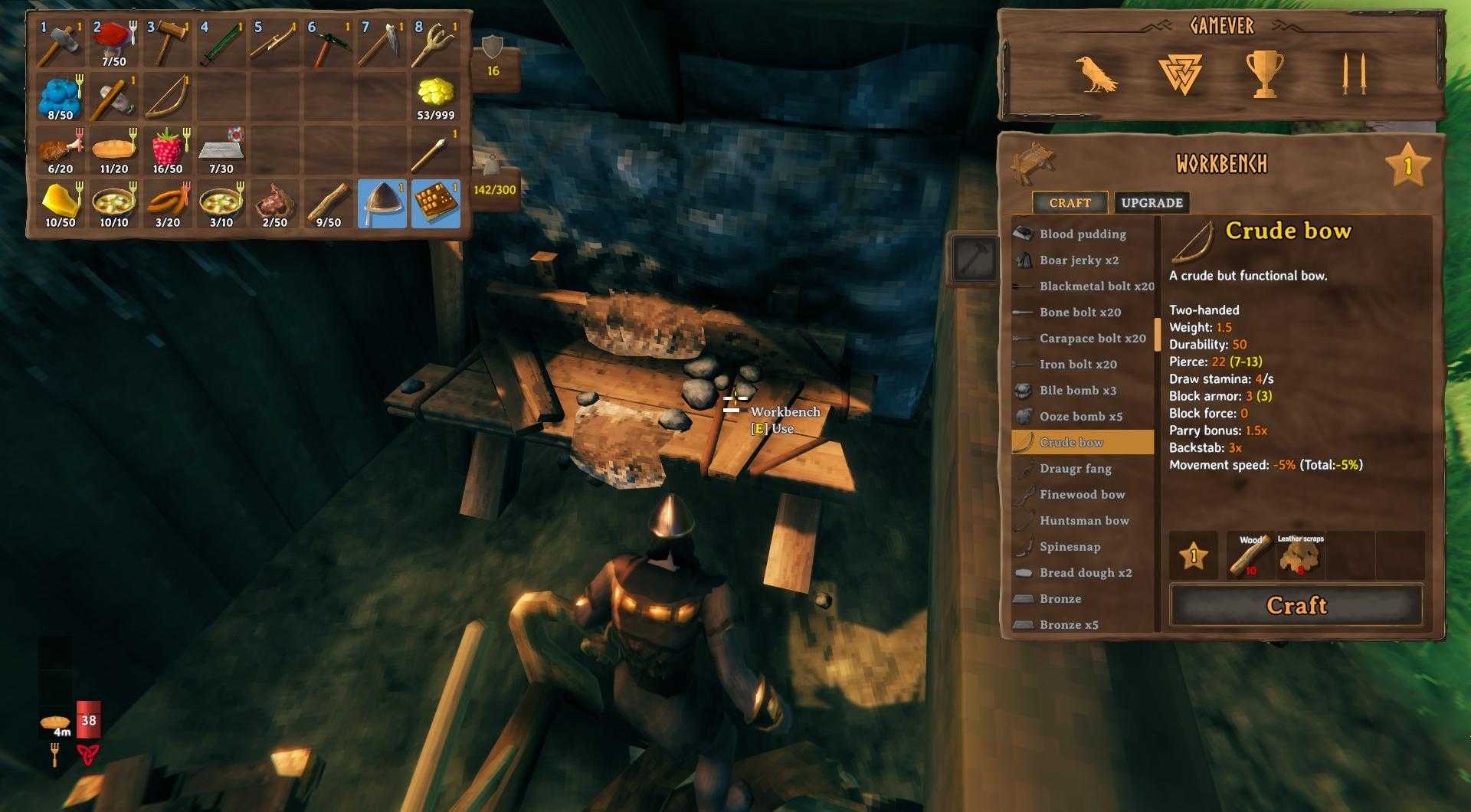
Task: Select the coins stack in inventory
Action: (436, 97)
